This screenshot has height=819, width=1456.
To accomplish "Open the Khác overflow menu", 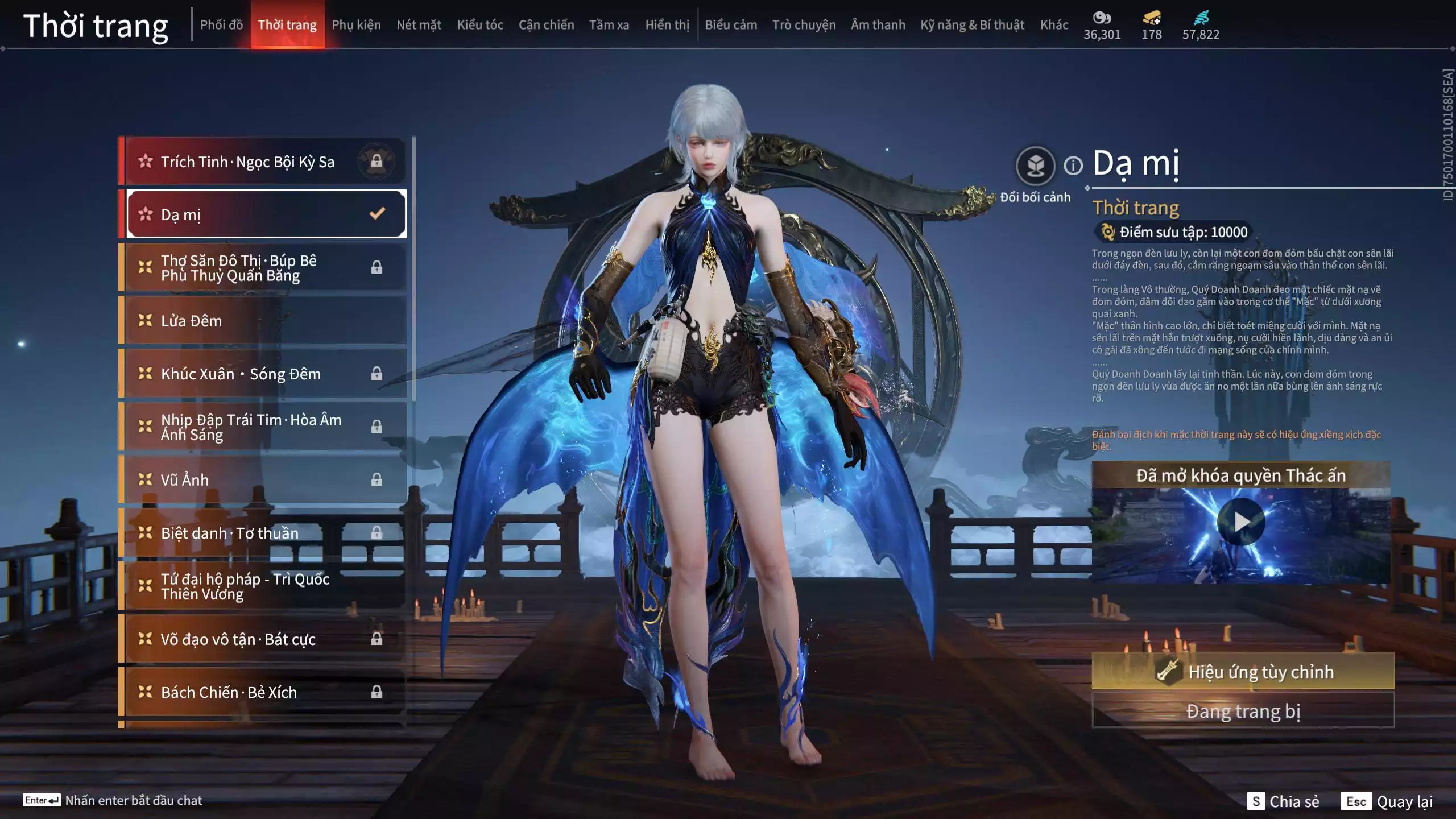I will 1054,24.
